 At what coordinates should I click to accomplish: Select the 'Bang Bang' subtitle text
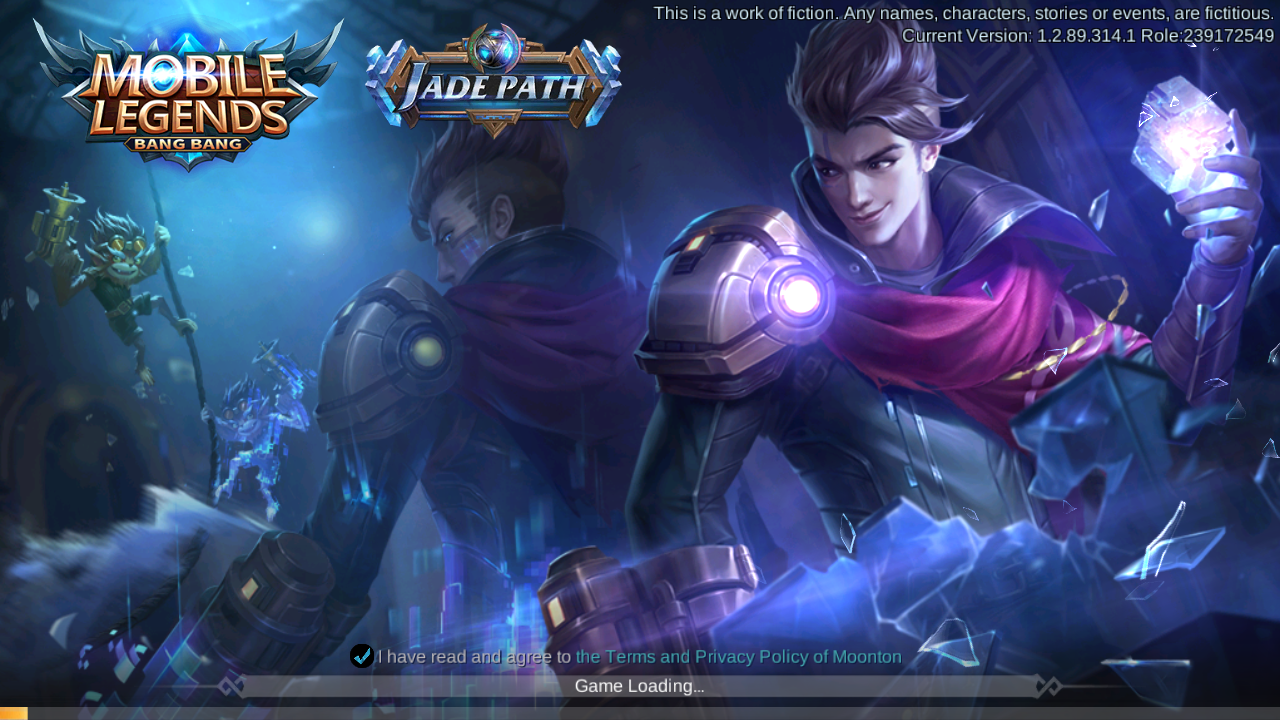click(188, 143)
